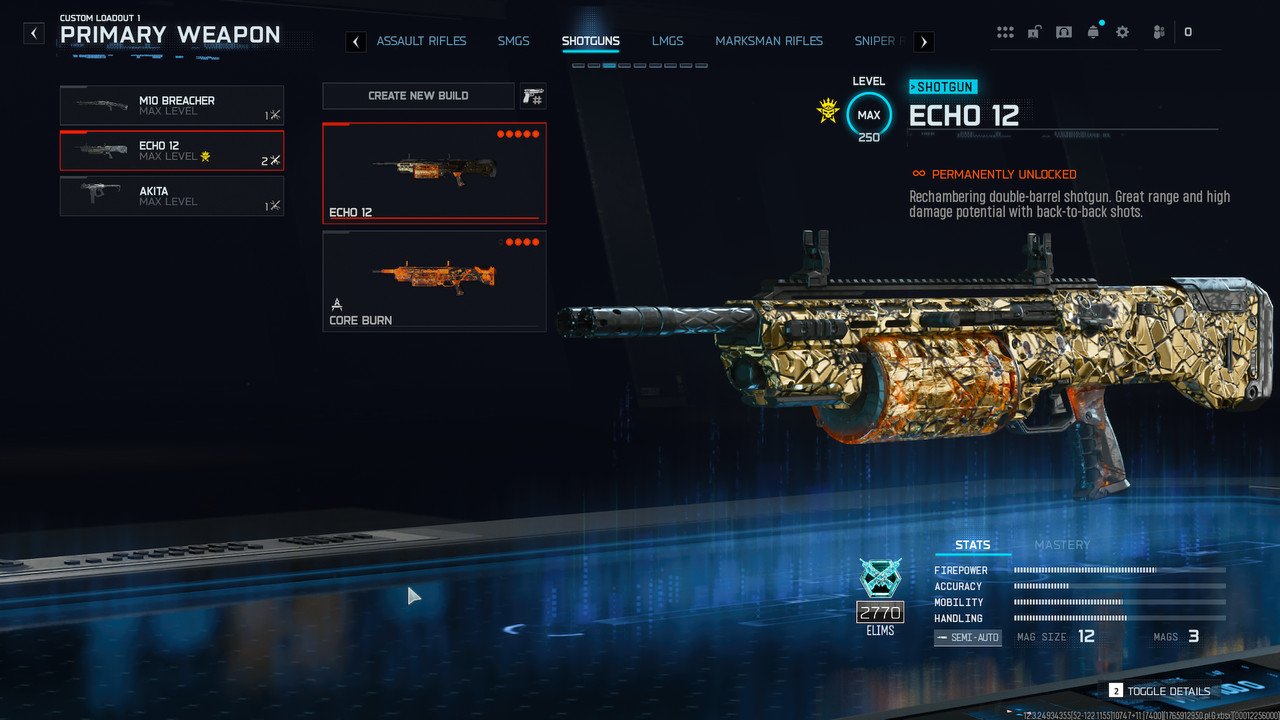Click the left arrow beside Assault Rifles

[355, 41]
